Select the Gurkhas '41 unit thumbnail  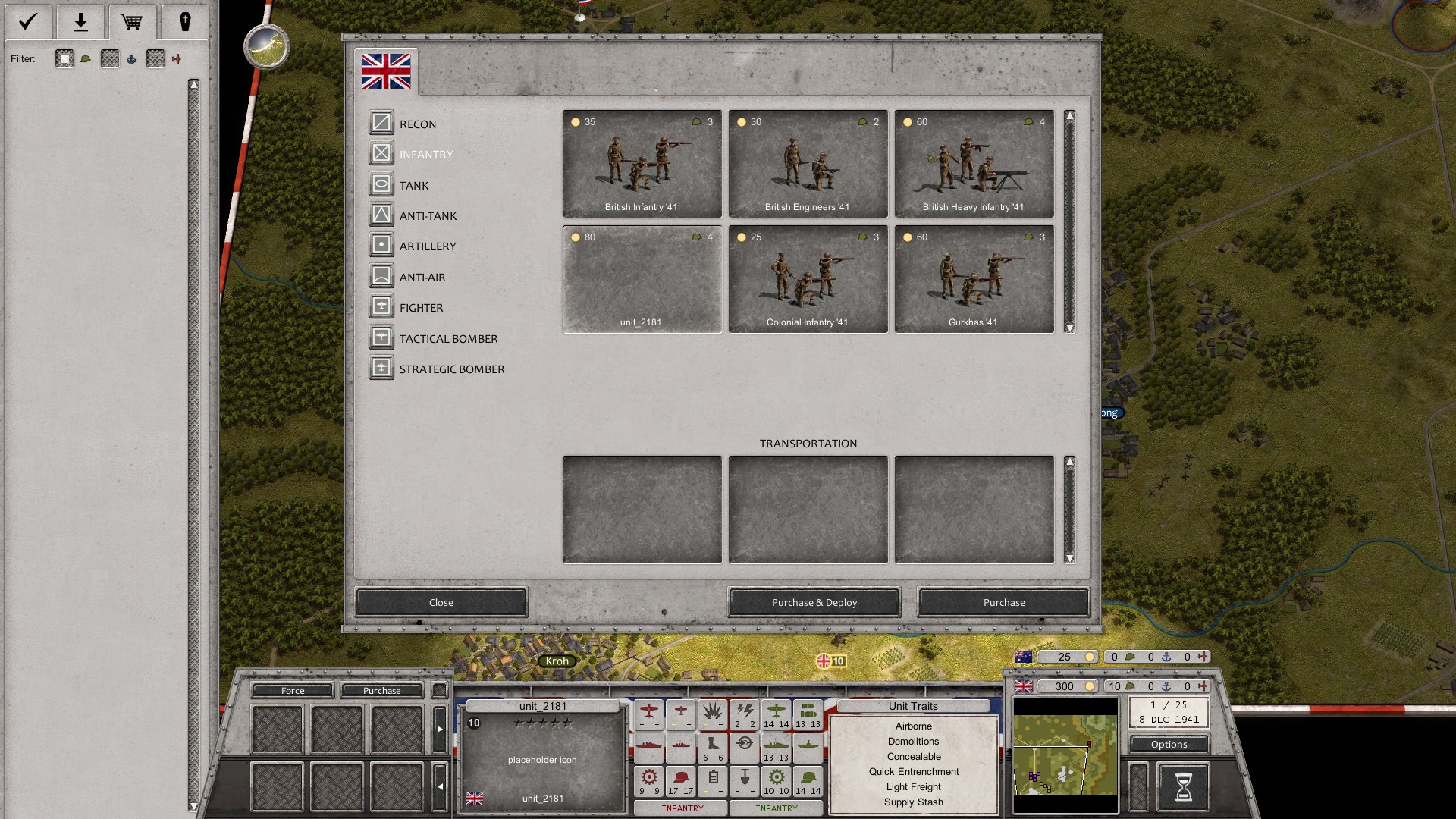[974, 278]
